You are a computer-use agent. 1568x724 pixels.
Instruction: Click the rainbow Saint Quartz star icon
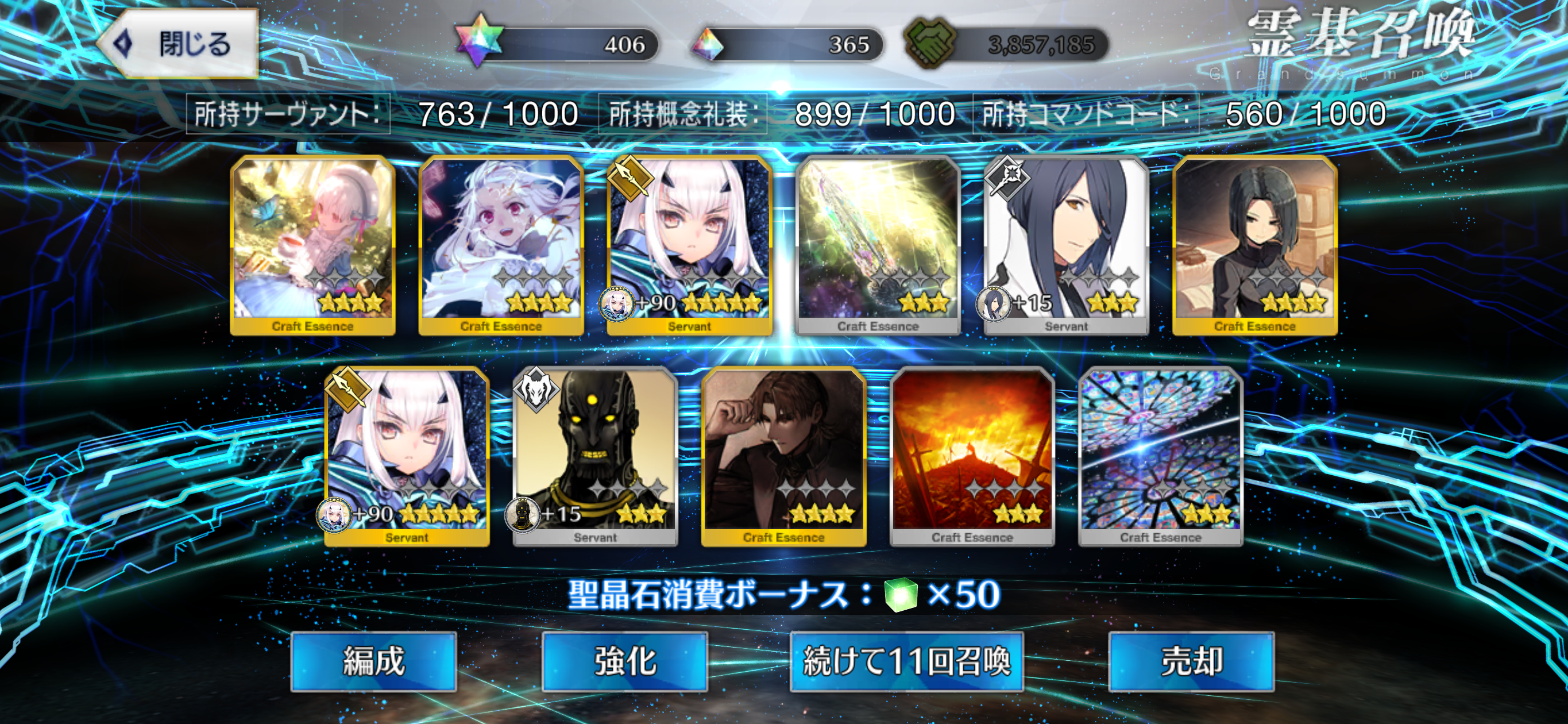point(480,43)
